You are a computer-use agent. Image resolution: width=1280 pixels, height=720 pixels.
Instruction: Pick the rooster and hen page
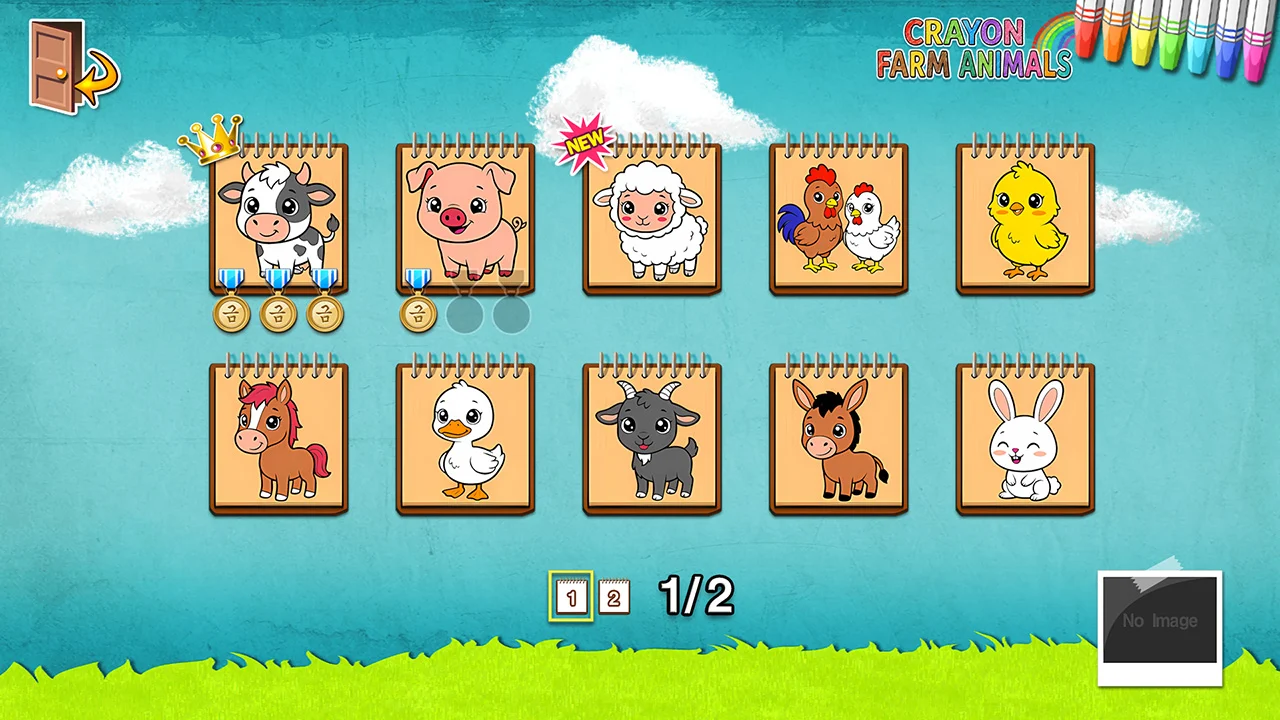(838, 220)
